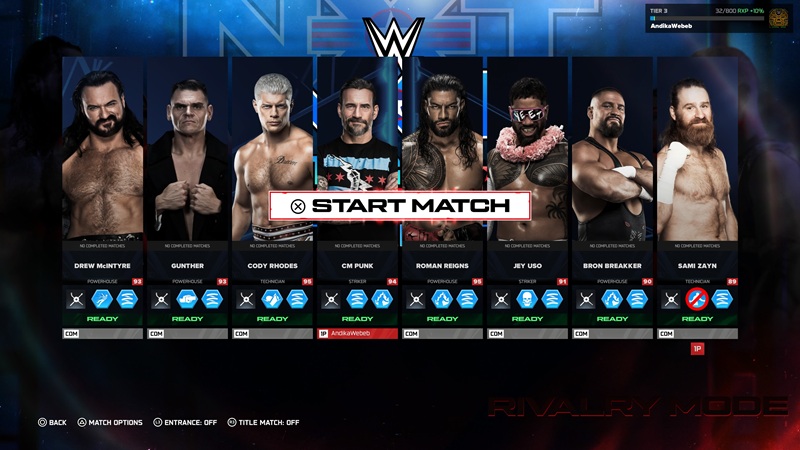Click Jey Uso's skull ability icon
The width and height of the screenshot is (800, 450).
(527, 298)
